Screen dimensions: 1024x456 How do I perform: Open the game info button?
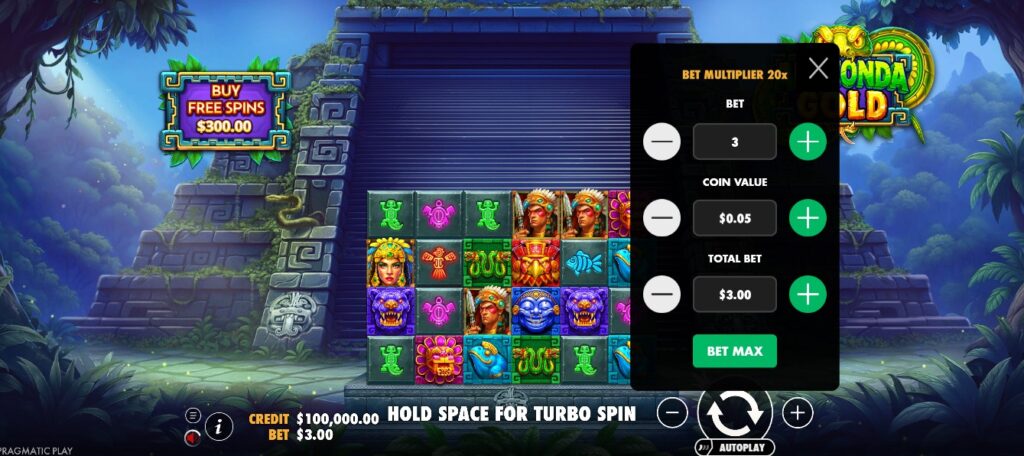(x=219, y=426)
